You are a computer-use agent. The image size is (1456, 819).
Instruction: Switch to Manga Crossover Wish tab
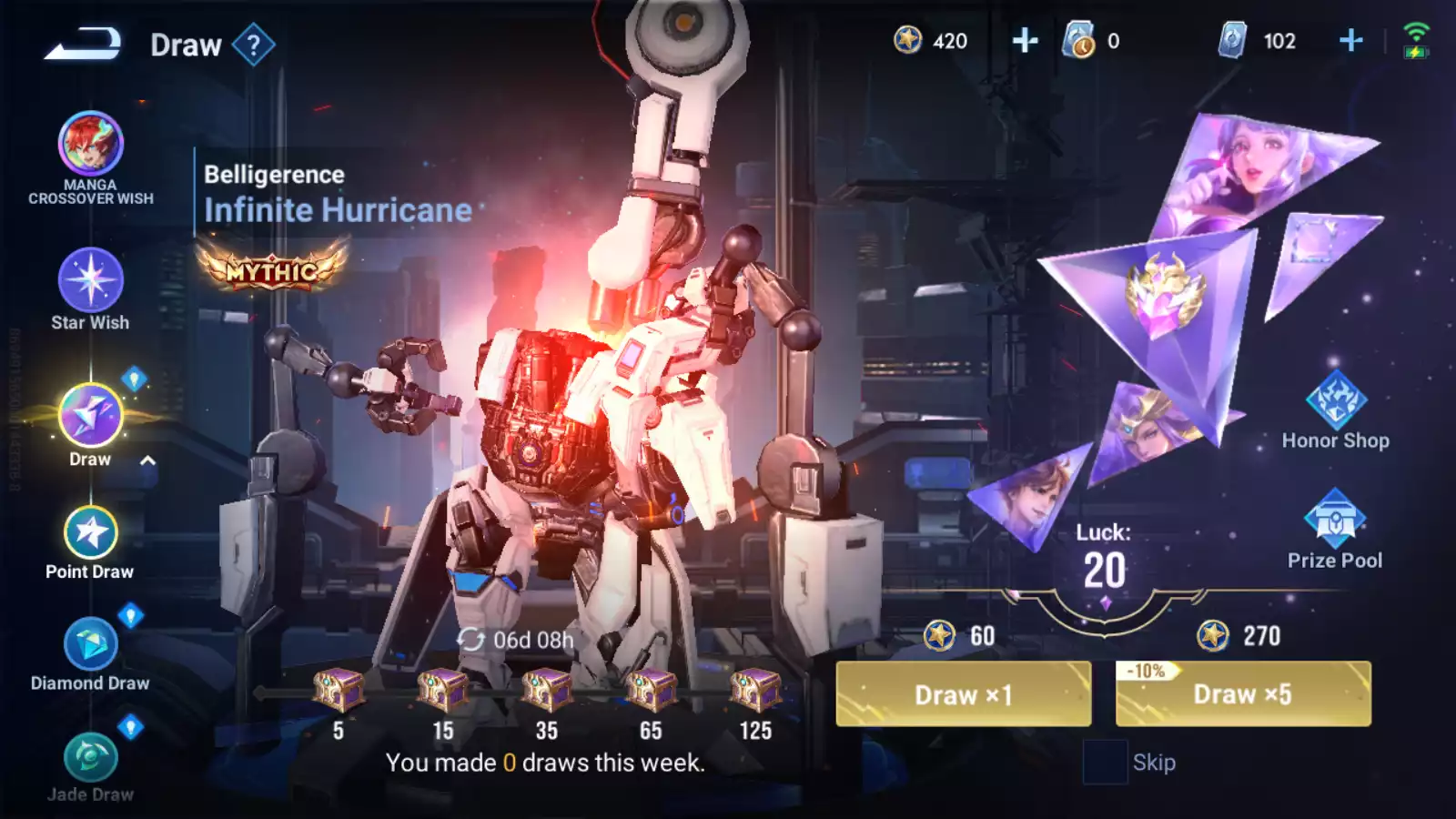coord(90,146)
